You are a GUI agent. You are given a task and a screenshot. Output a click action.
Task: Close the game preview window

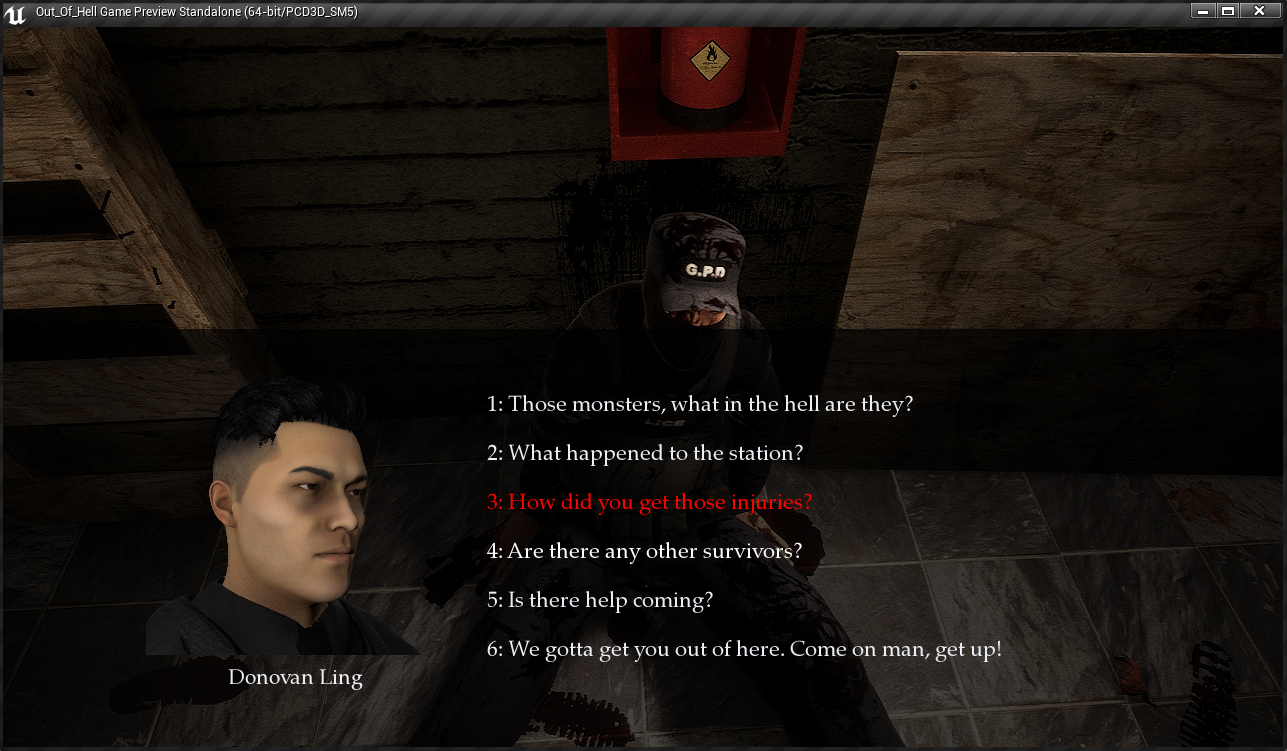point(1259,11)
